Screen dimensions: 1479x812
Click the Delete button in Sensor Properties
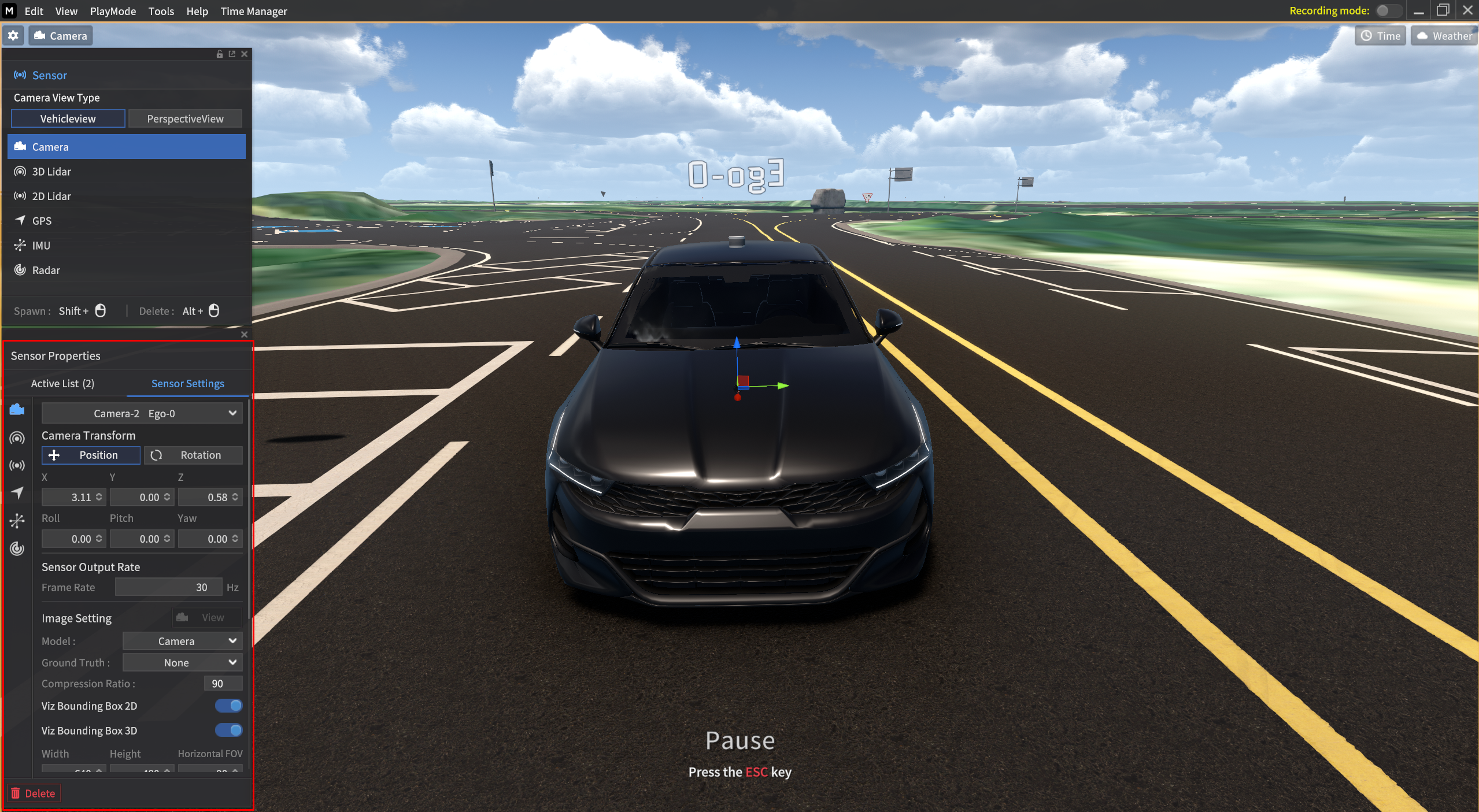click(33, 792)
